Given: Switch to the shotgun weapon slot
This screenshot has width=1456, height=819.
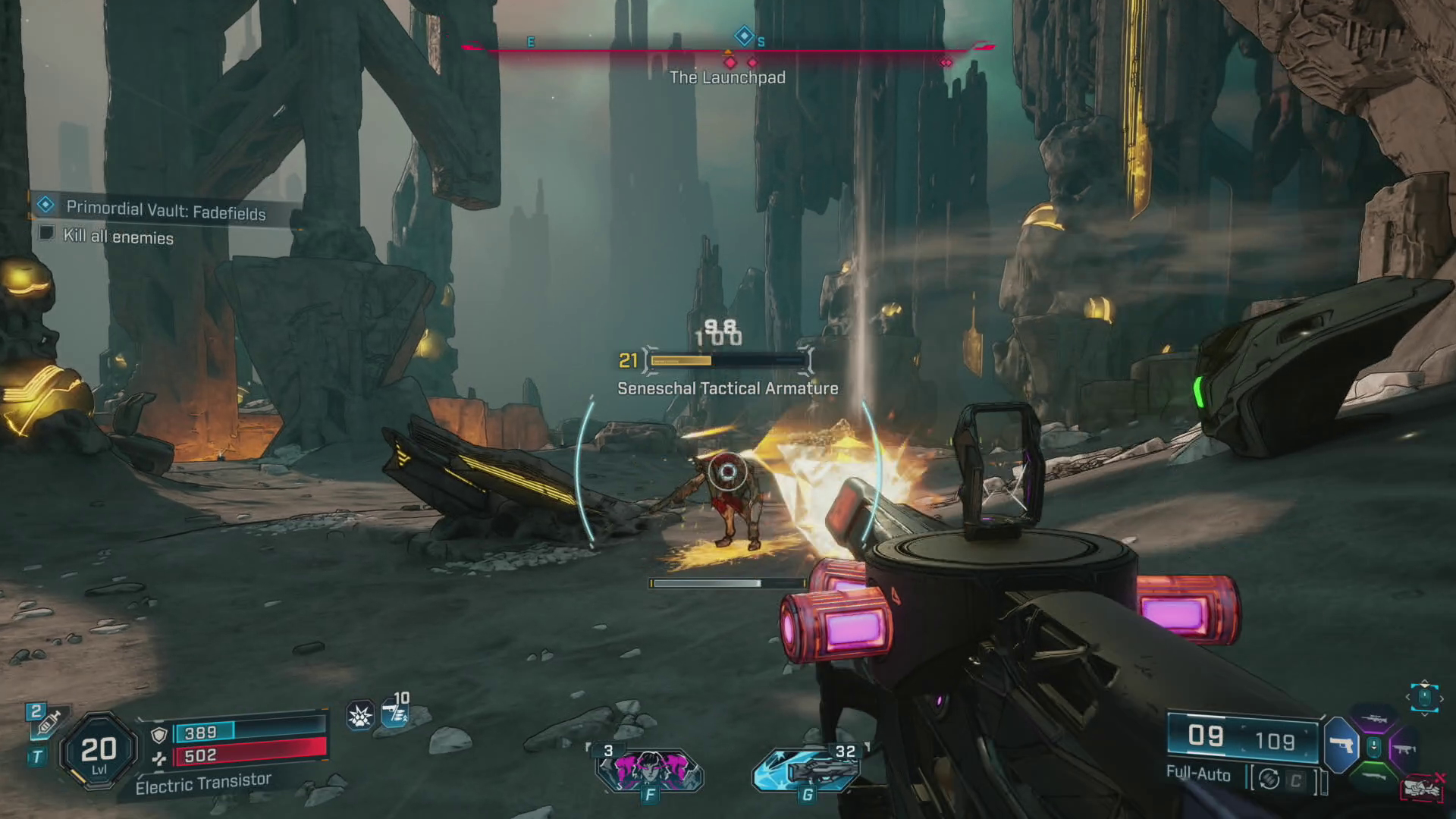Looking at the screenshot, I should pyautogui.click(x=1374, y=775).
